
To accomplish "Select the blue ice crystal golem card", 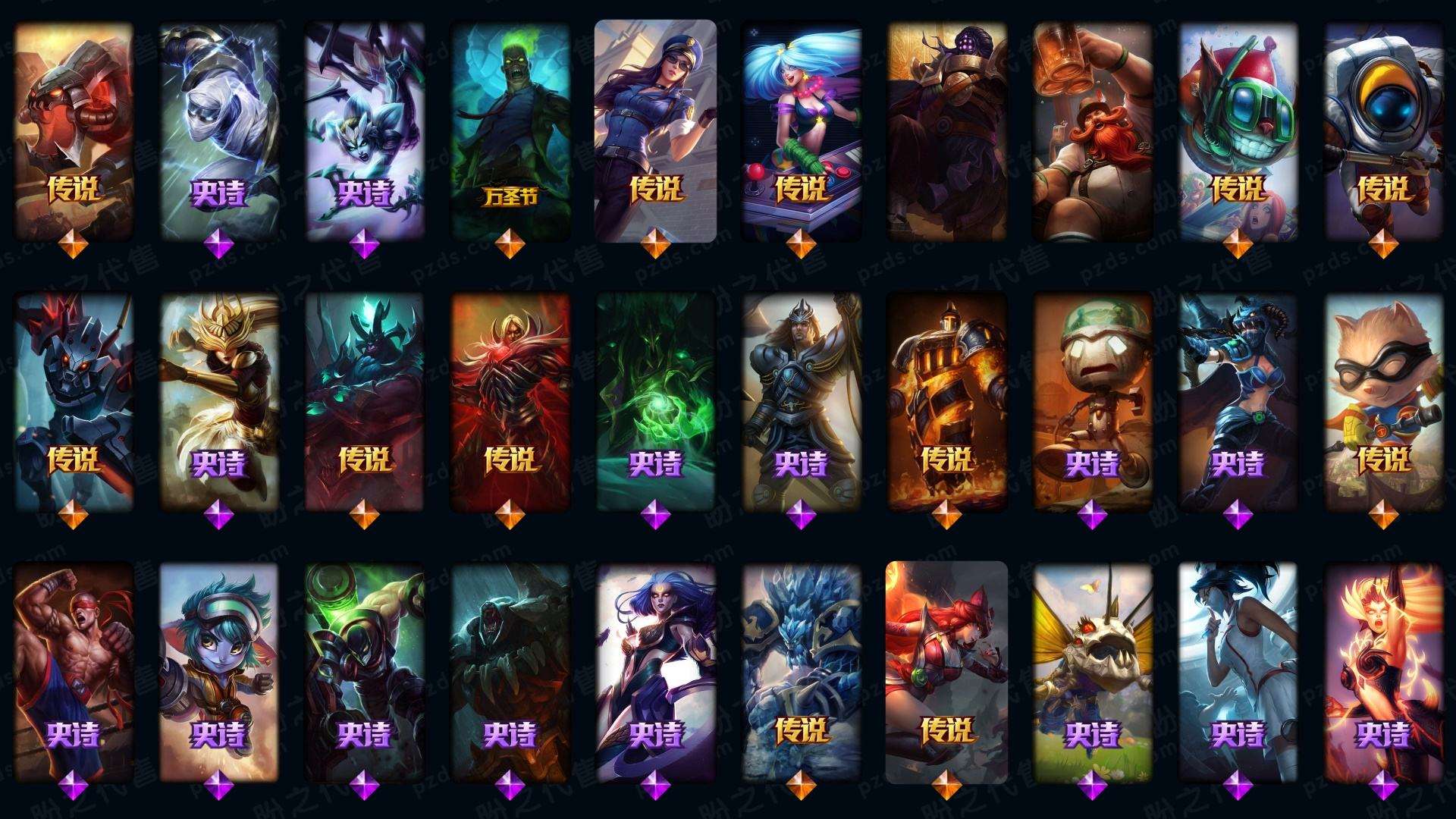I will click(801, 671).
